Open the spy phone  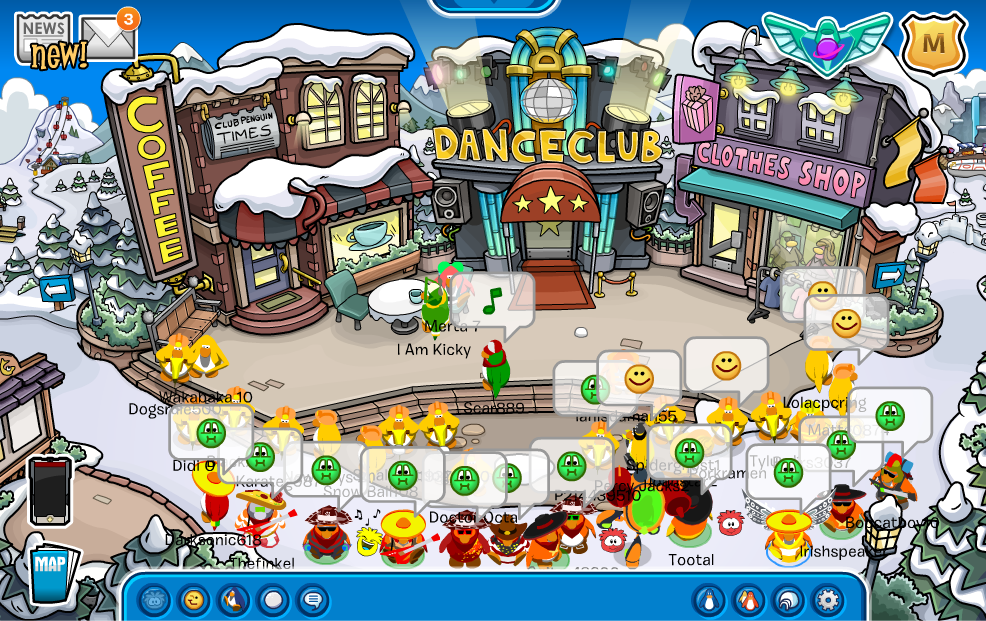[x=50, y=490]
